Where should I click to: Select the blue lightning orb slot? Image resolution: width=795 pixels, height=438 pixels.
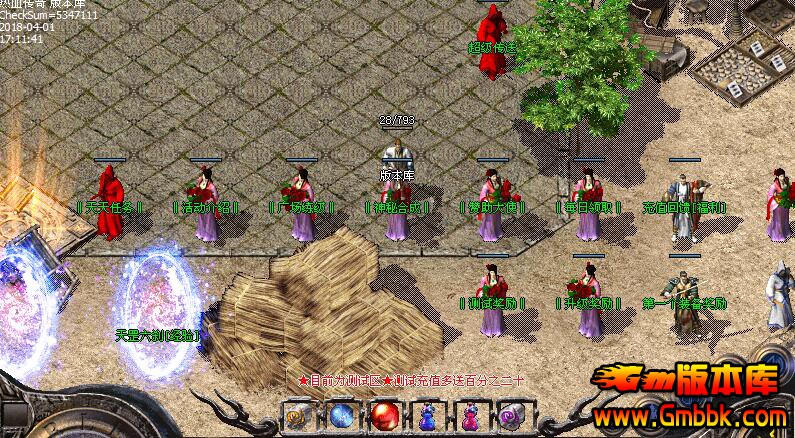click(x=341, y=414)
